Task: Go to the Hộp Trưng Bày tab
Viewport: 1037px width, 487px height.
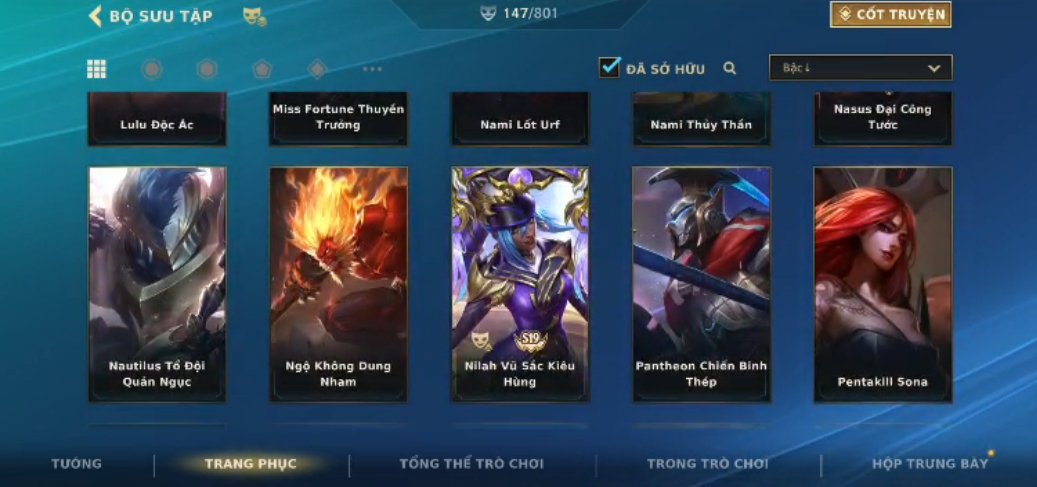Action: point(929,464)
